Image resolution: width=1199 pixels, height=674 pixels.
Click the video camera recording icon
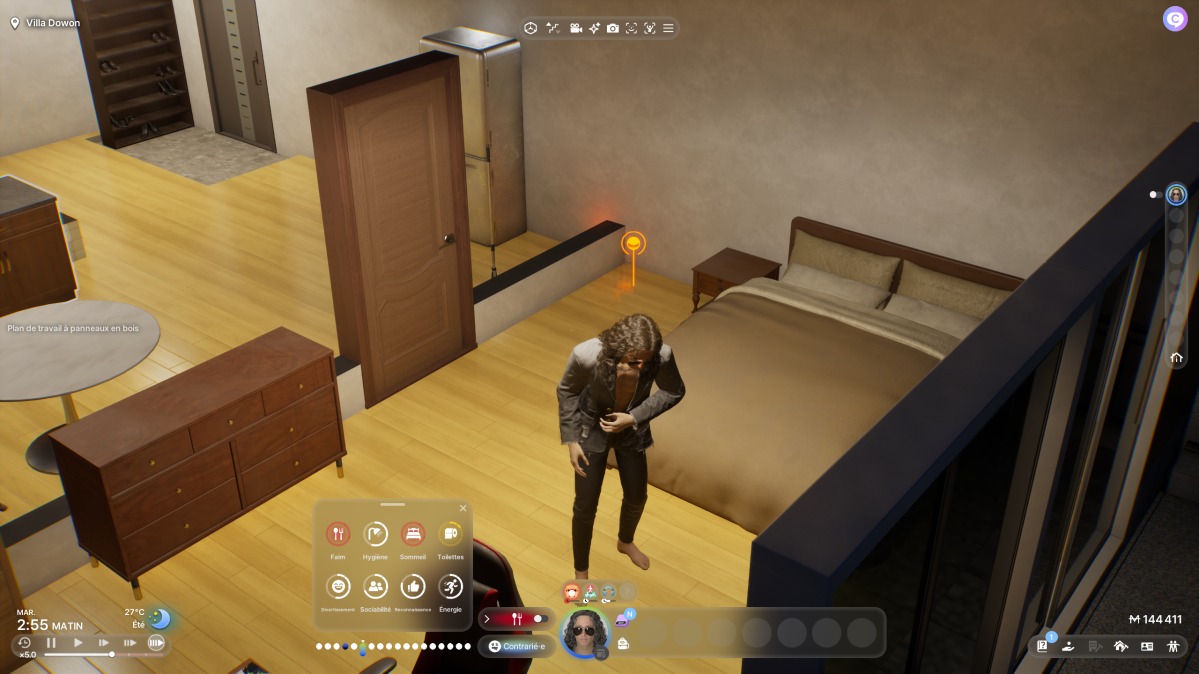(576, 28)
